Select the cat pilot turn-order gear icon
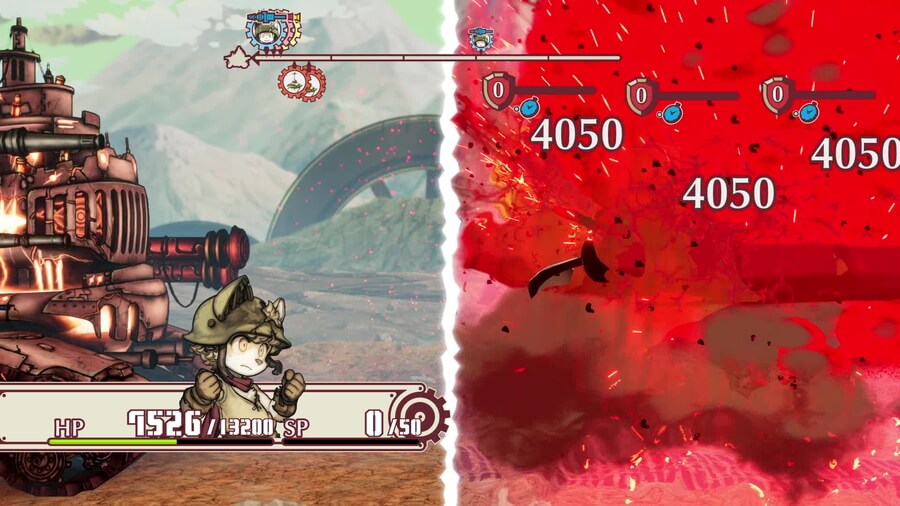900x506 pixels. (268, 31)
